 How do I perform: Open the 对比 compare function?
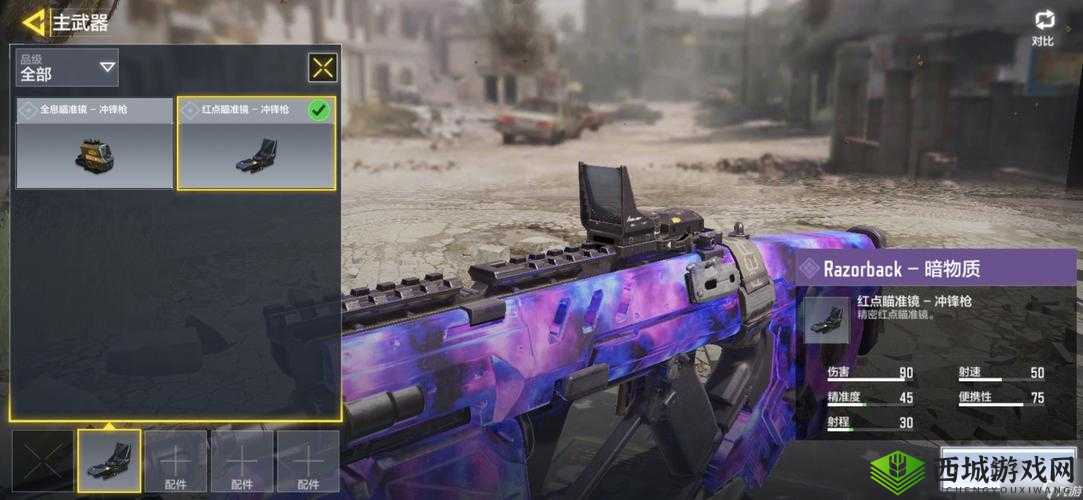[1044, 28]
